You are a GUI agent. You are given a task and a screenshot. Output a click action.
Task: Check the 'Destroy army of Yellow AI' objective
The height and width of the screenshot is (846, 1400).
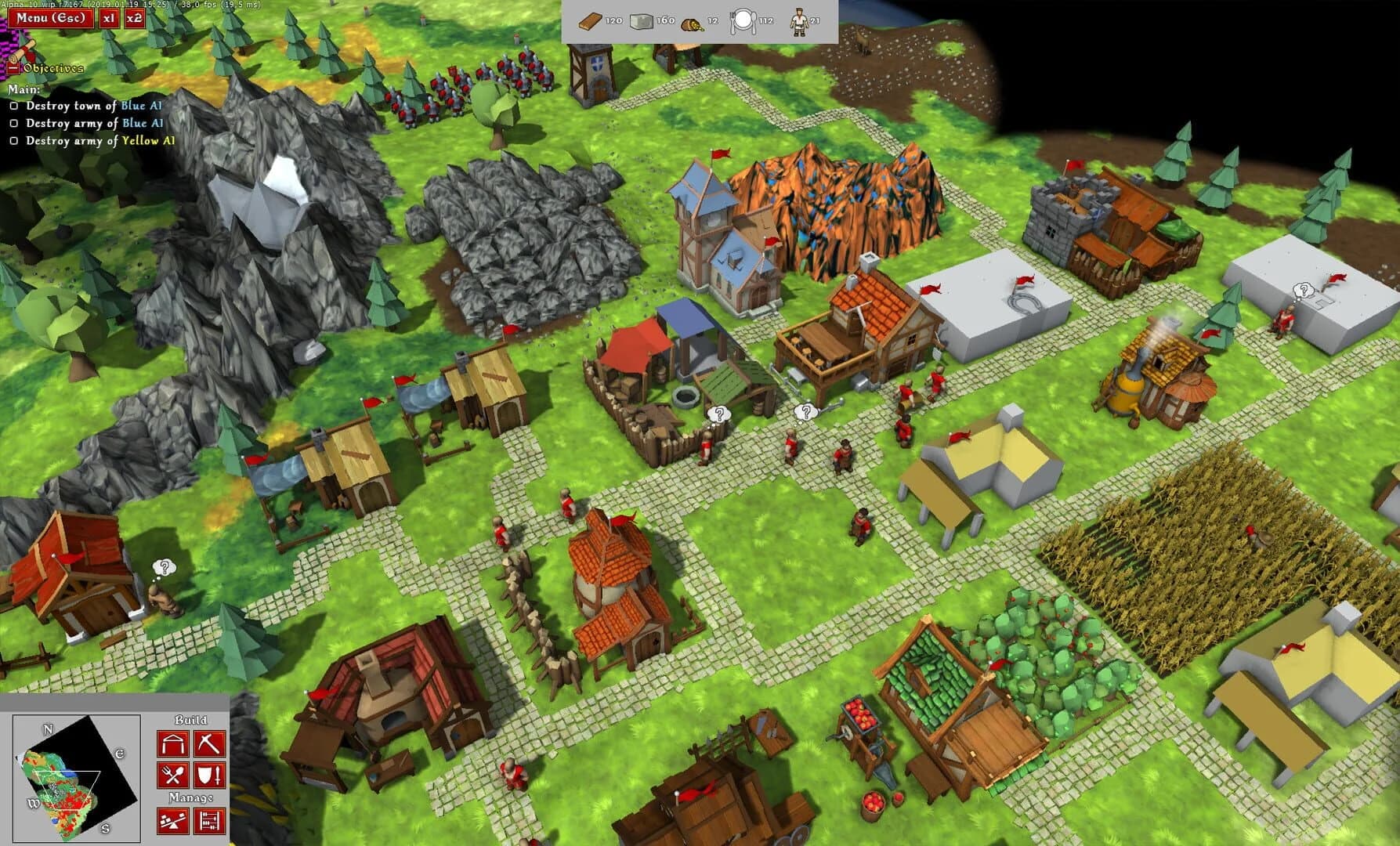(x=14, y=141)
